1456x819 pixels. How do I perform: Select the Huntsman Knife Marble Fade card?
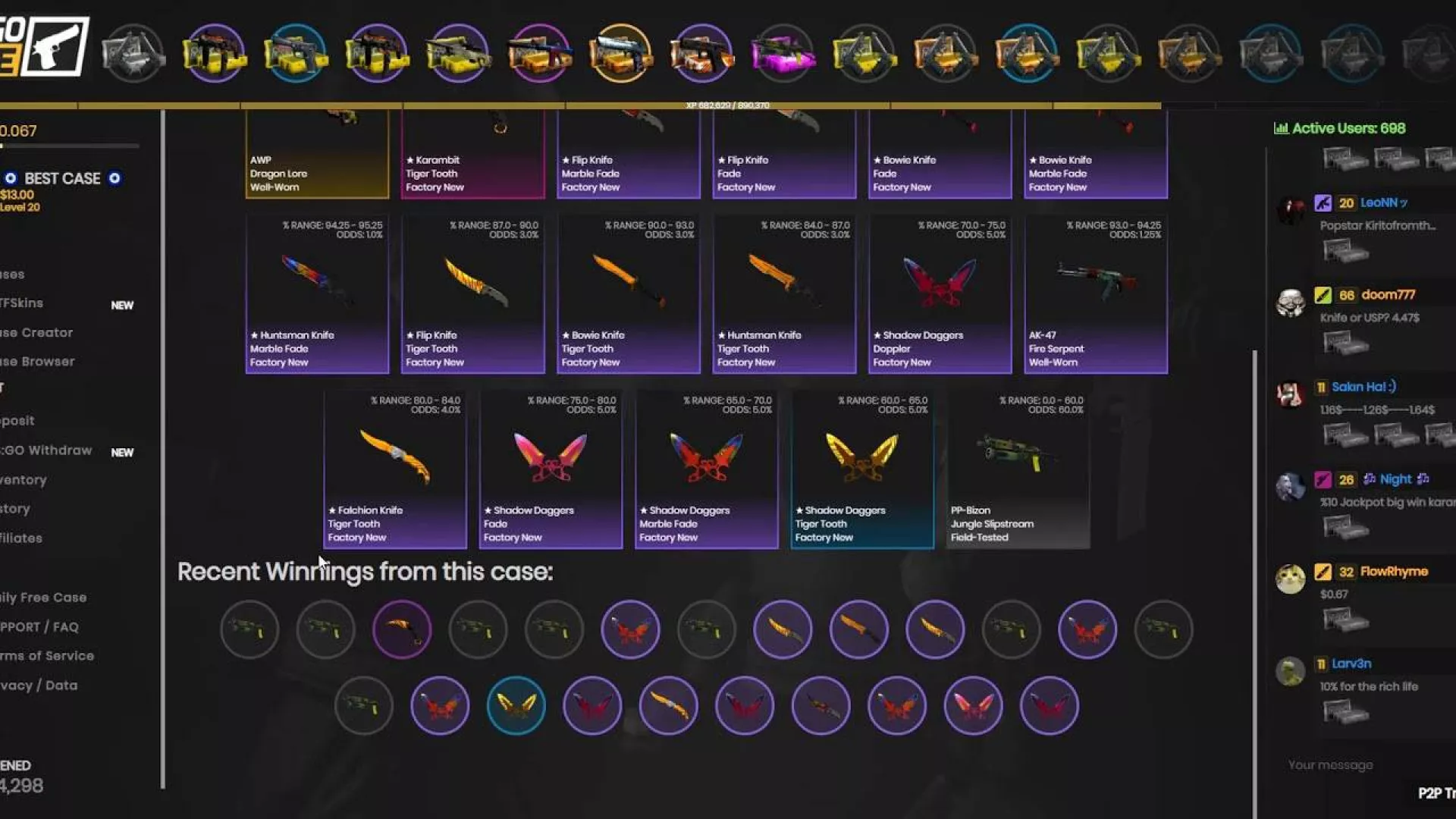pyautogui.click(x=317, y=294)
